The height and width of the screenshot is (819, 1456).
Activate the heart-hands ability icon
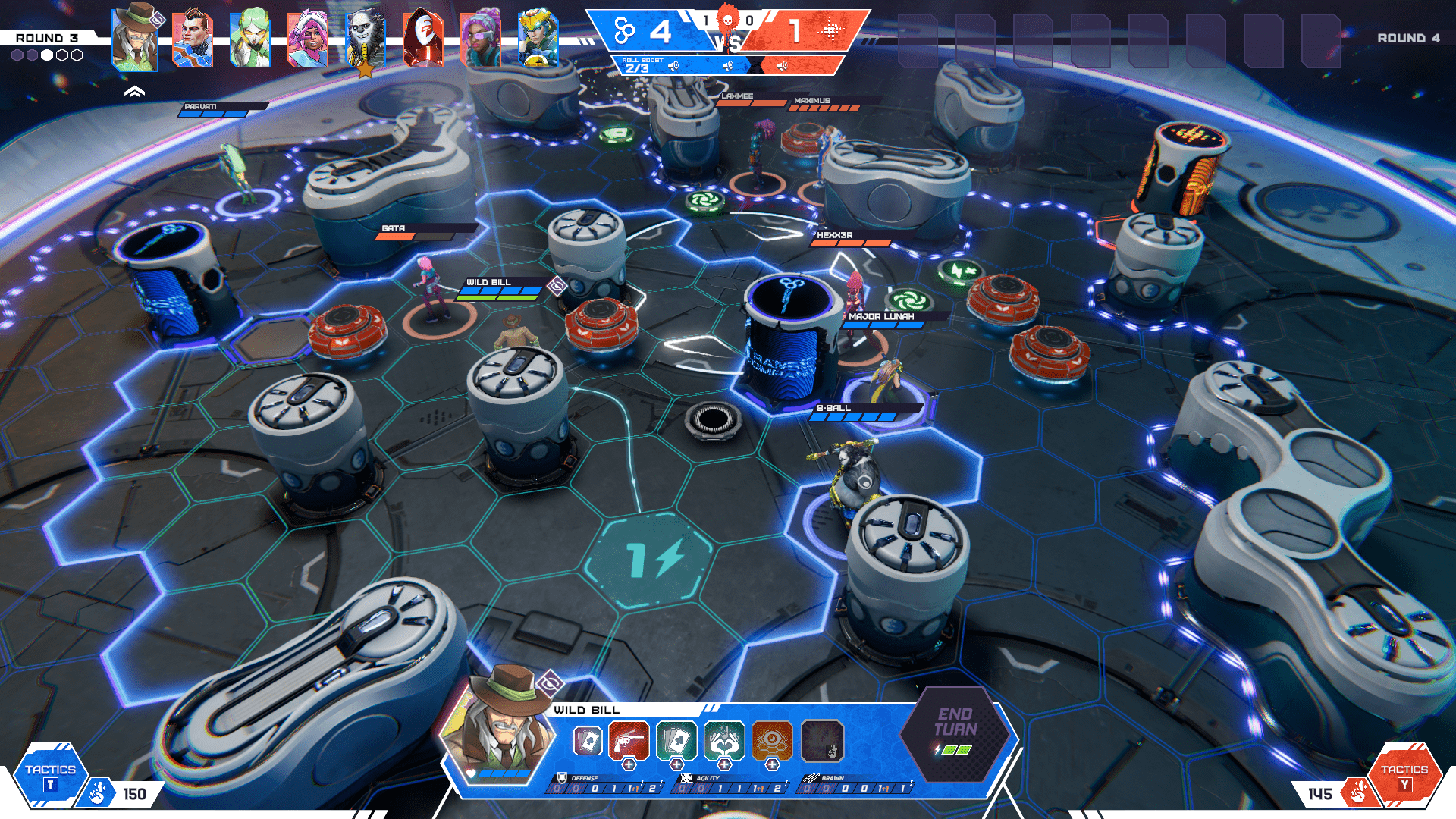point(723,739)
